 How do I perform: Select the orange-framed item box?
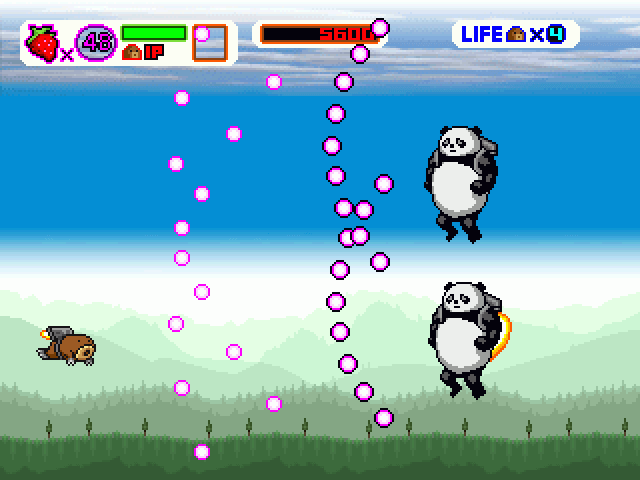tap(210, 44)
